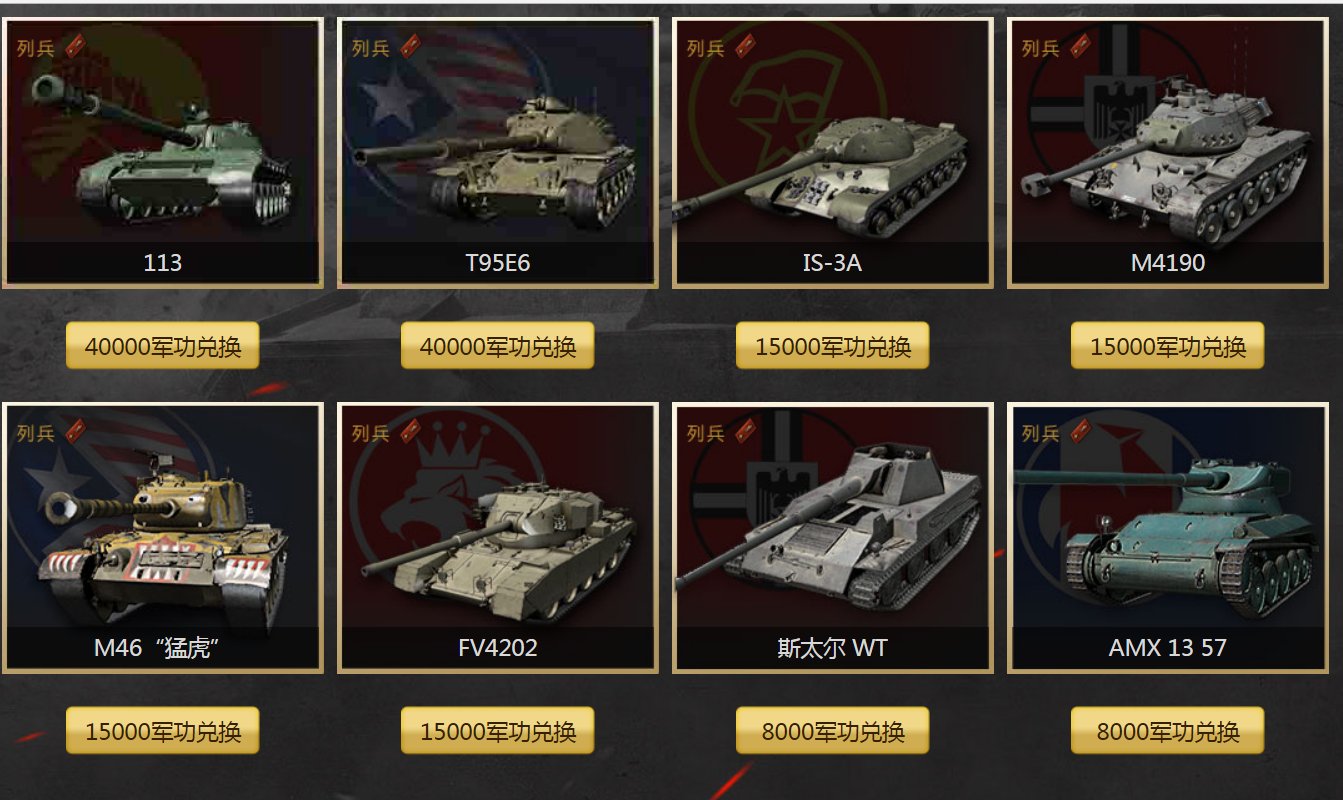Choose the IS-3A tank card
This screenshot has height=800, width=1343.
(832, 152)
